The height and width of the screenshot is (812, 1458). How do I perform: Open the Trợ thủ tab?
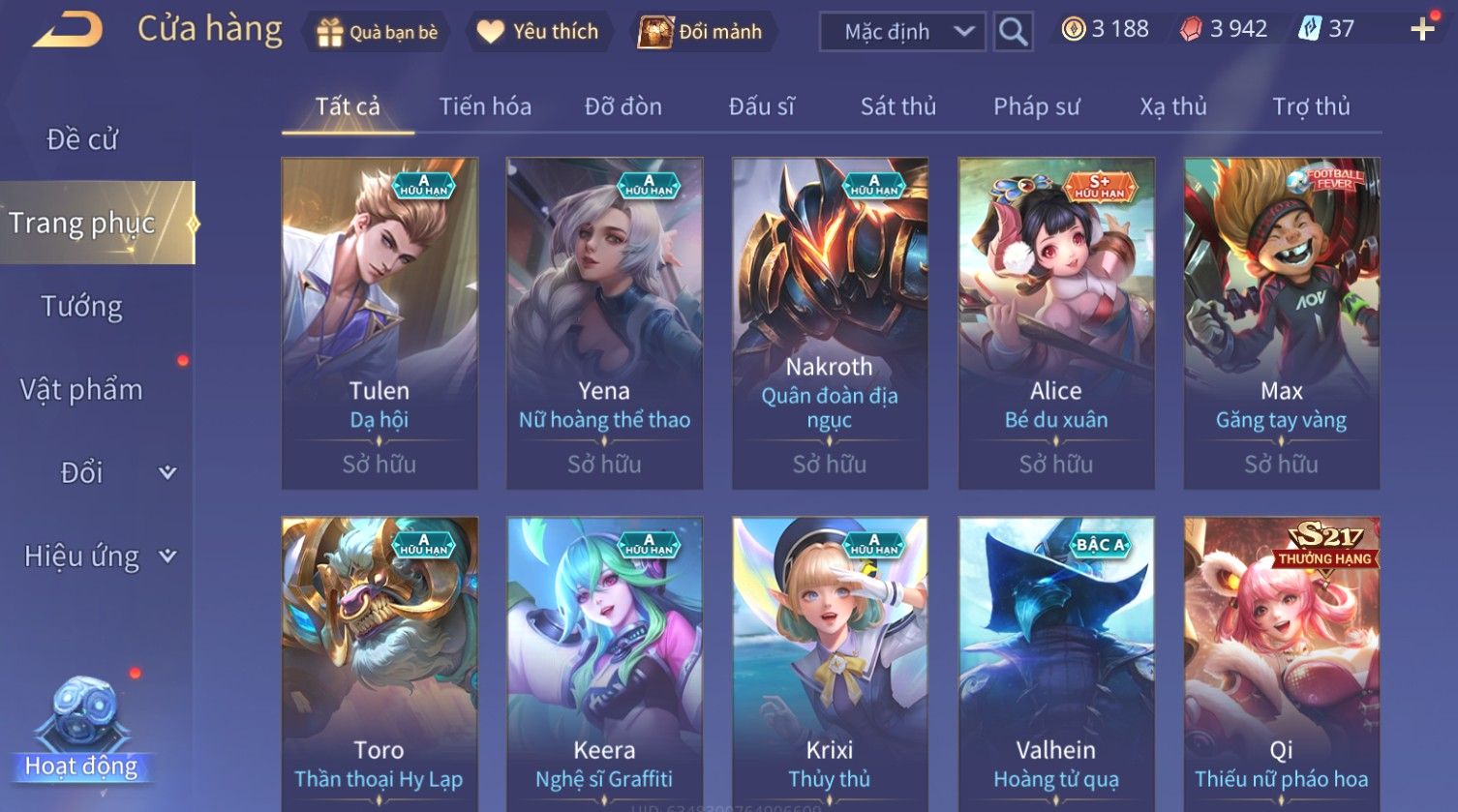tap(1311, 106)
